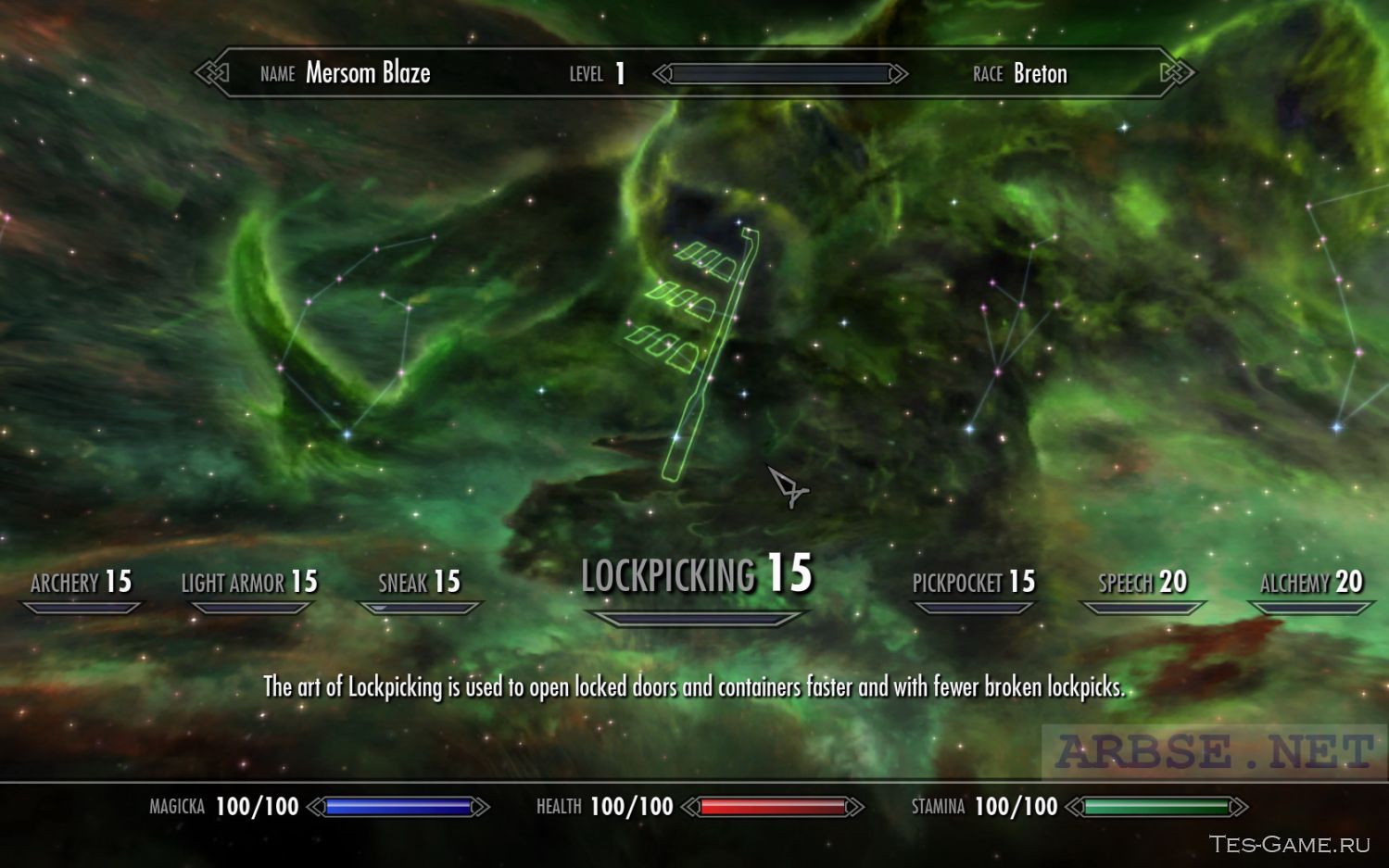Select the Pickpocket skill
The width and height of the screenshot is (1389, 868).
(x=973, y=583)
